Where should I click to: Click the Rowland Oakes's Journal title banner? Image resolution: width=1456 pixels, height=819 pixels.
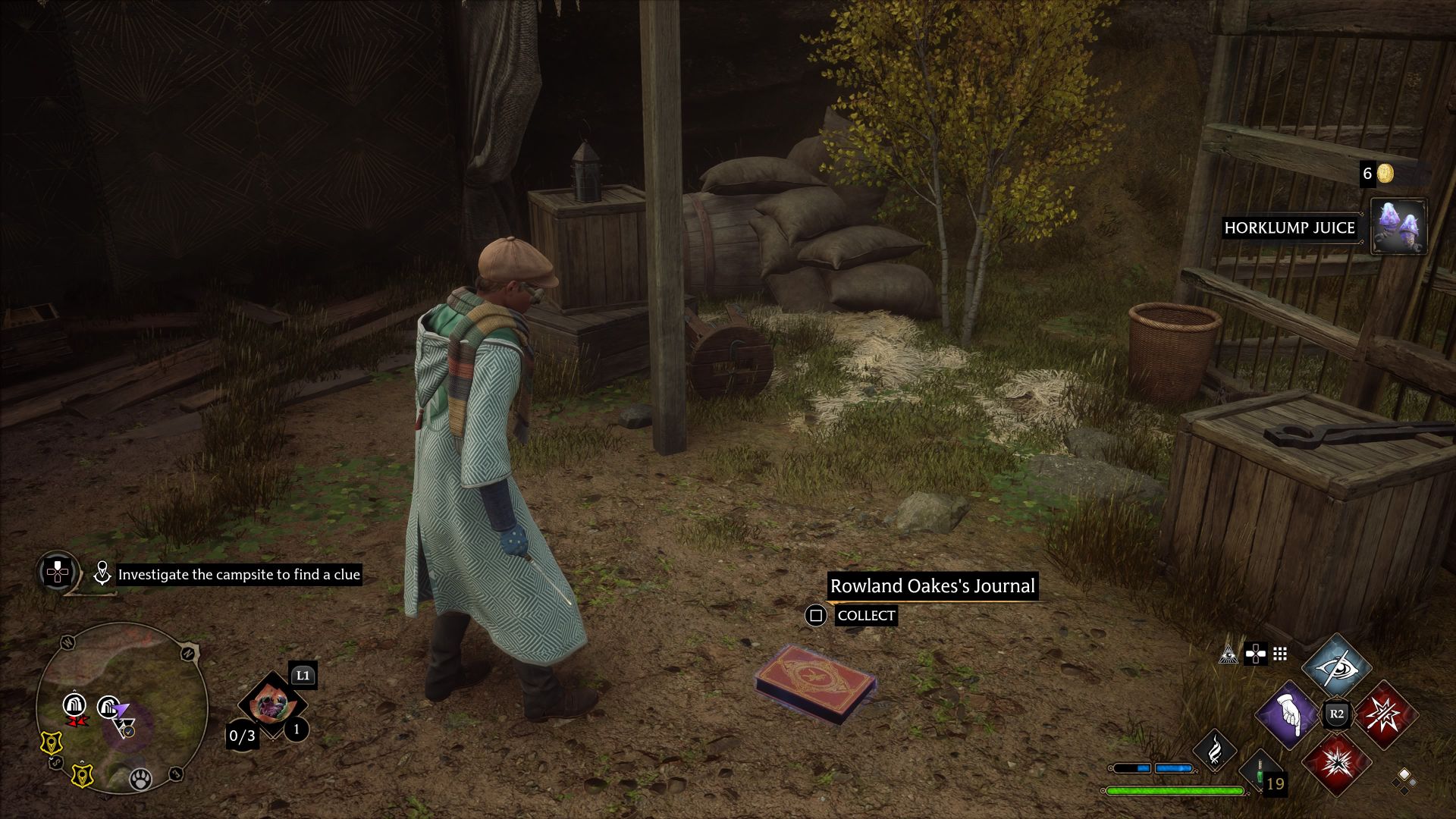point(933,585)
